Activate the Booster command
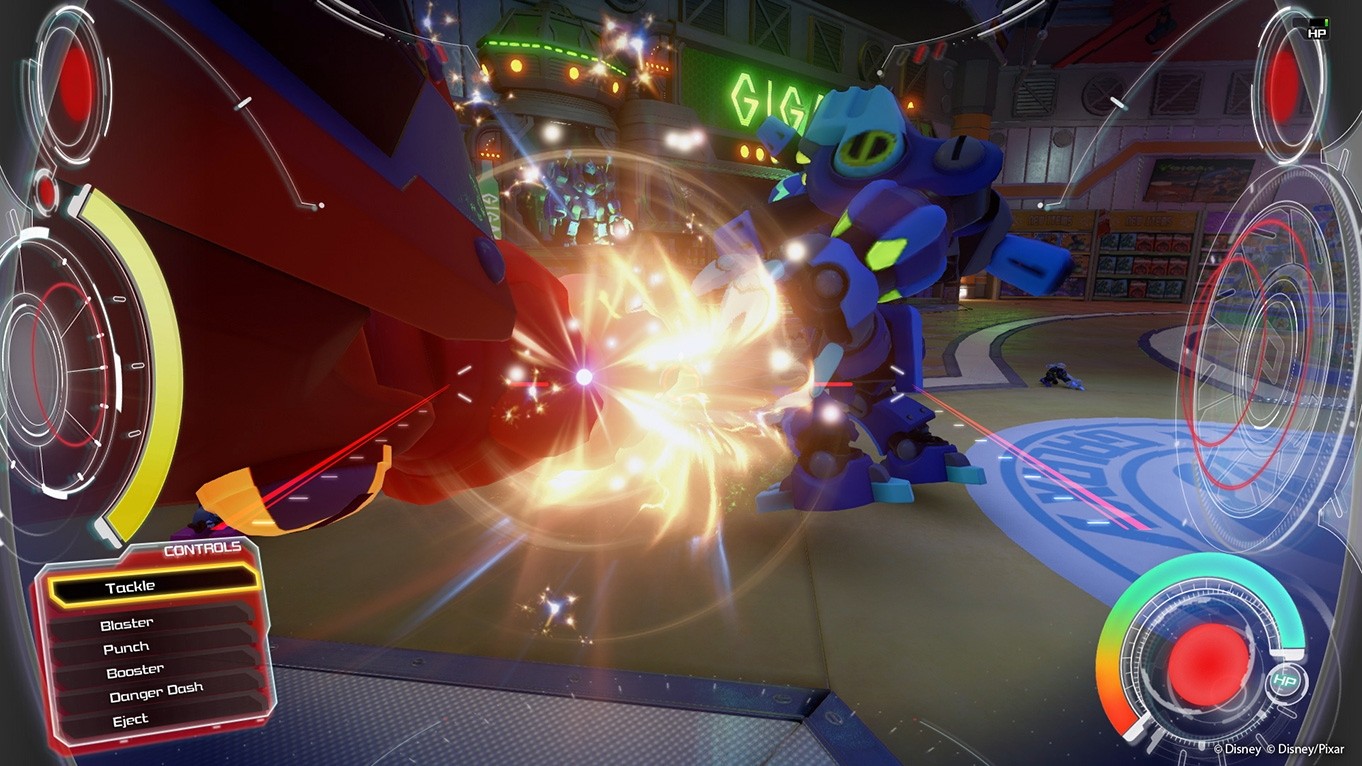 pyautogui.click(x=134, y=668)
